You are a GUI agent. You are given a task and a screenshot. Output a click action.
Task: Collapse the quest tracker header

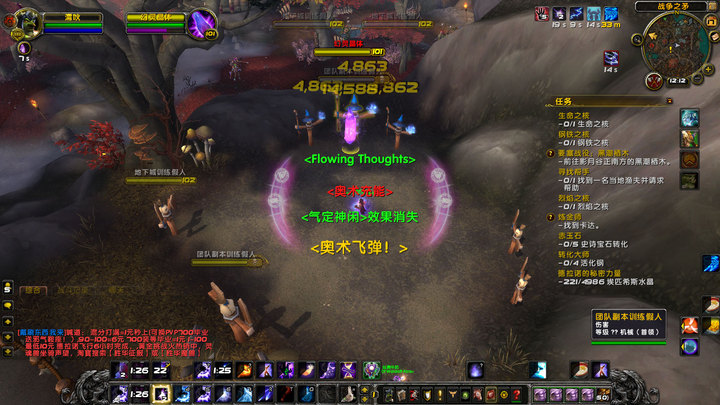(669, 101)
